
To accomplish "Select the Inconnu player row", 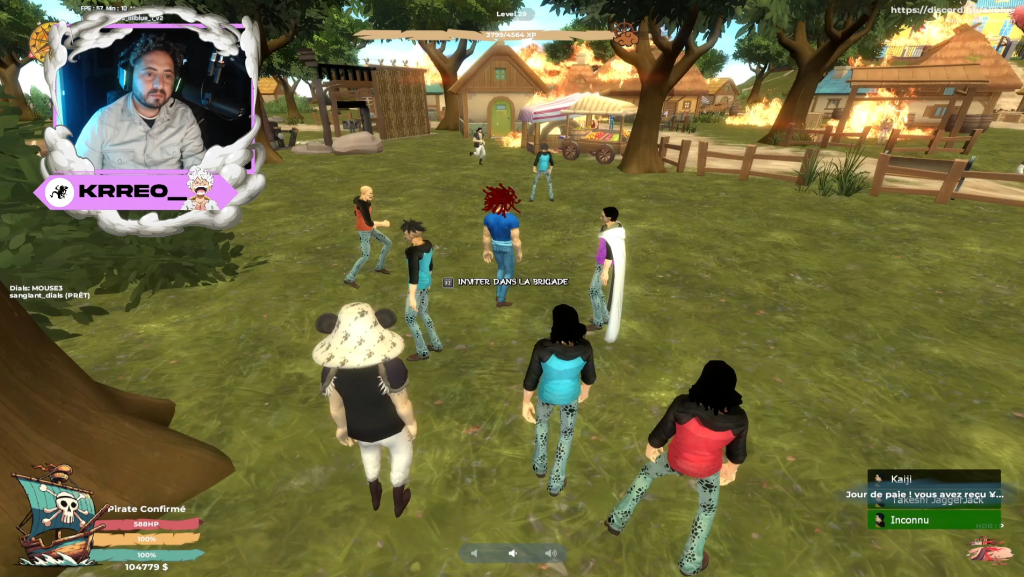I will pyautogui.click(x=933, y=520).
